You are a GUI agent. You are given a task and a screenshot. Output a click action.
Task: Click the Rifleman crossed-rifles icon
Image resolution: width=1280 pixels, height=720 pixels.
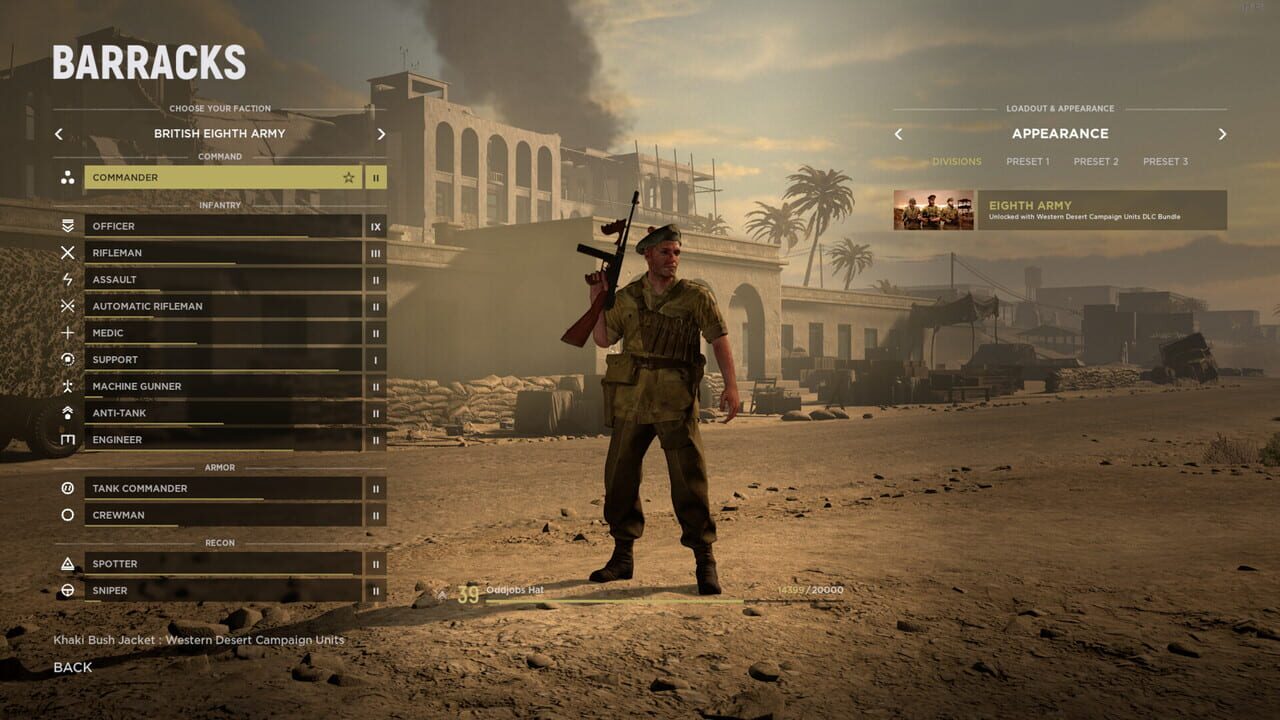tap(68, 253)
